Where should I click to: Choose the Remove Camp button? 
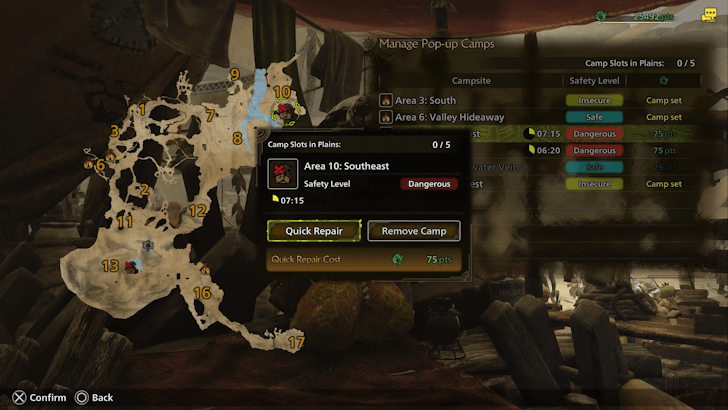click(x=414, y=231)
